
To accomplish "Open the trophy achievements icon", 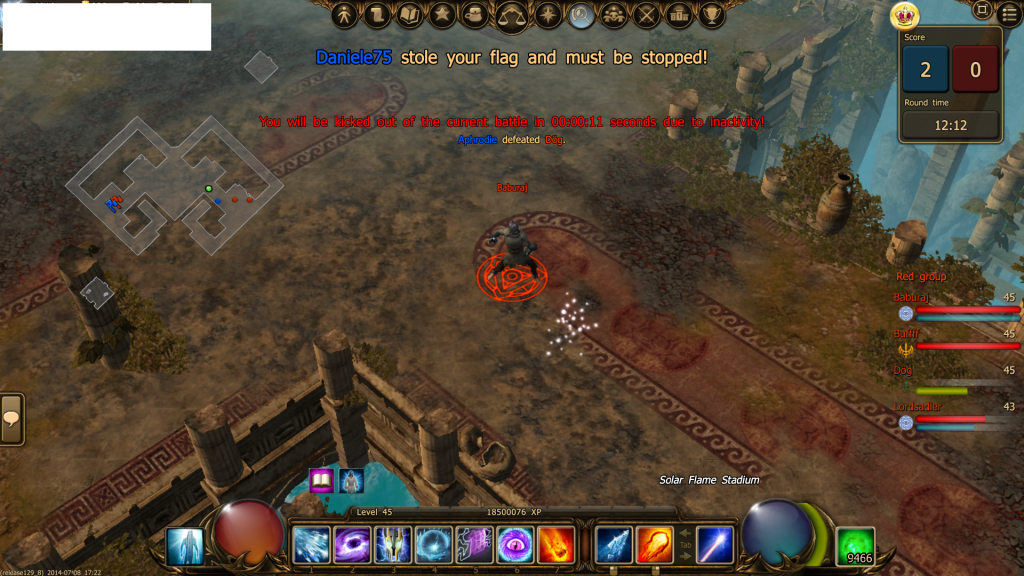I will tap(712, 15).
